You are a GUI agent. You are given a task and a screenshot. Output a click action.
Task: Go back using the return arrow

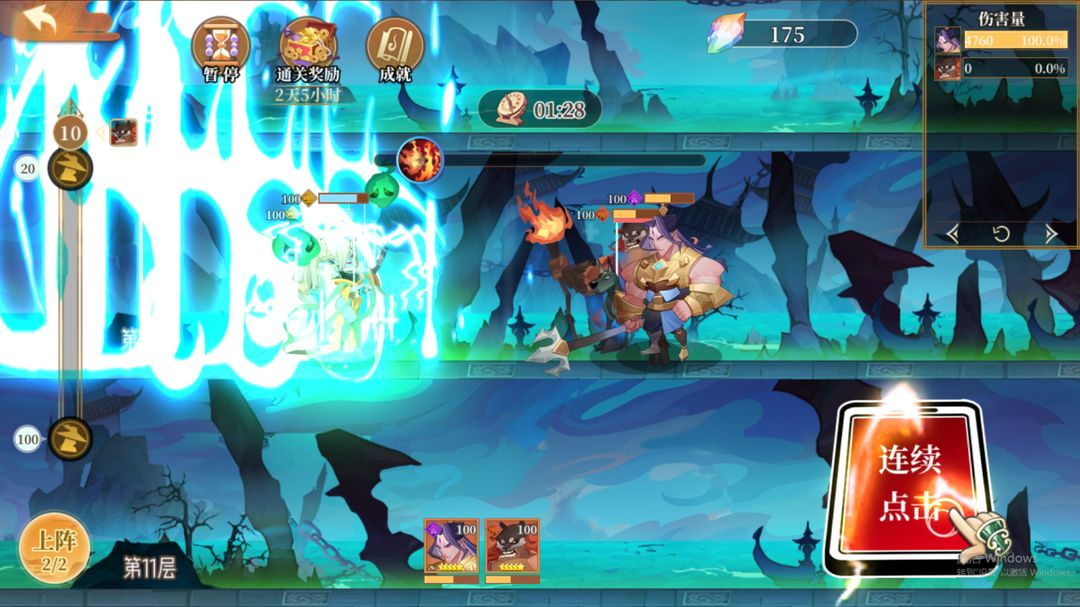(40, 20)
